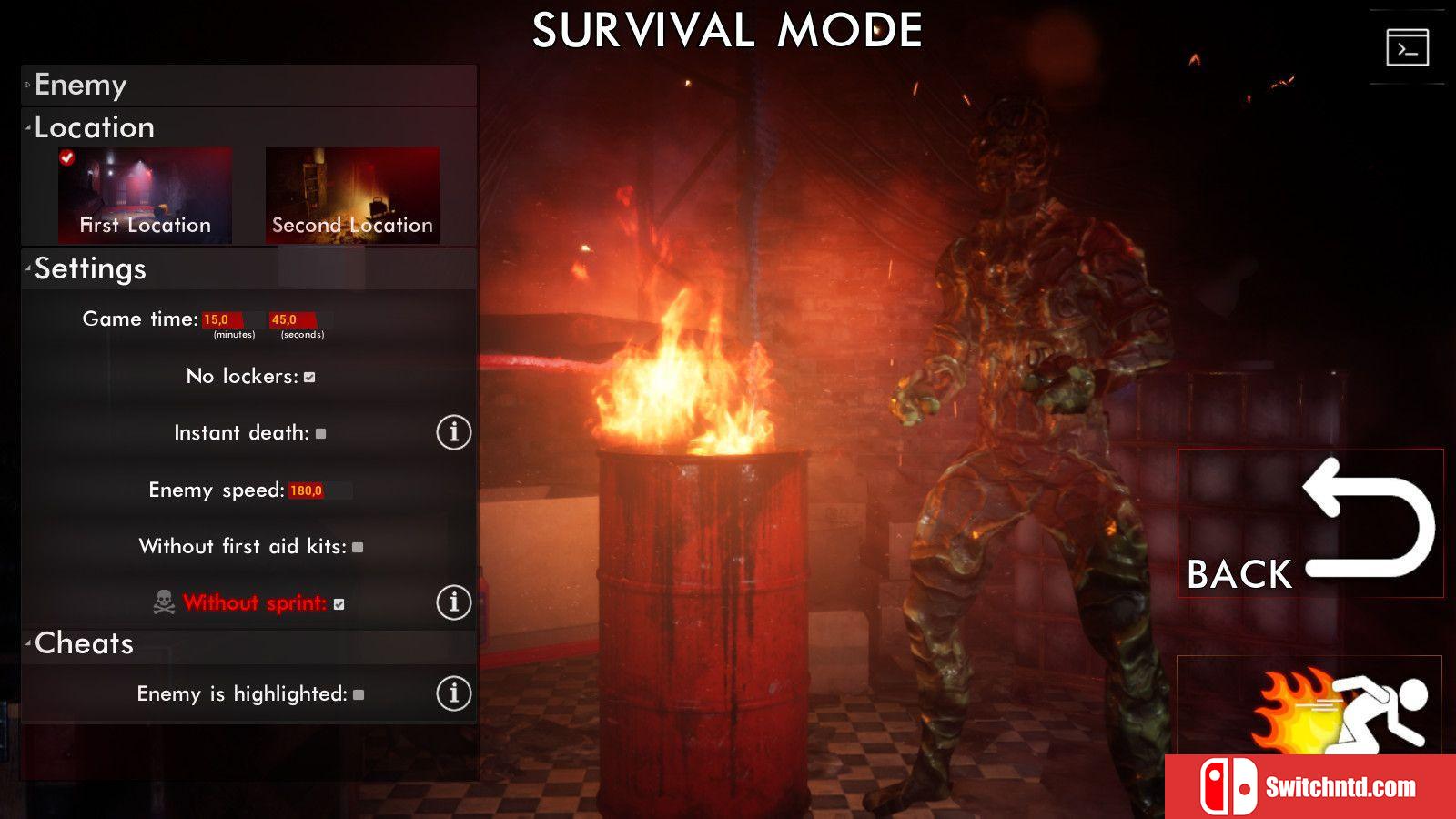The height and width of the screenshot is (819, 1456).
Task: Collapse the Cheats section header
Action: (84, 644)
